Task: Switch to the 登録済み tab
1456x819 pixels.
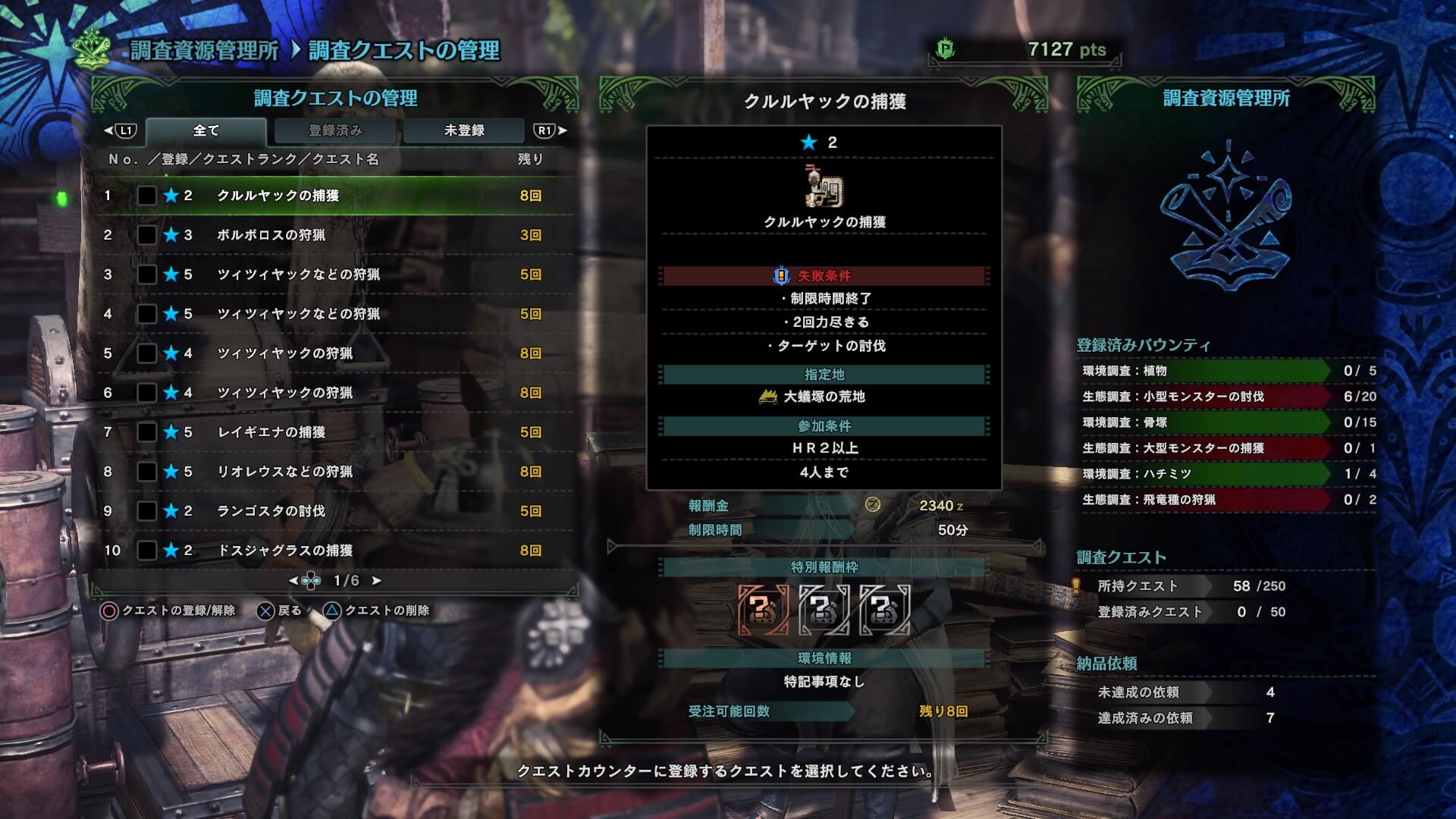Action: point(335,130)
